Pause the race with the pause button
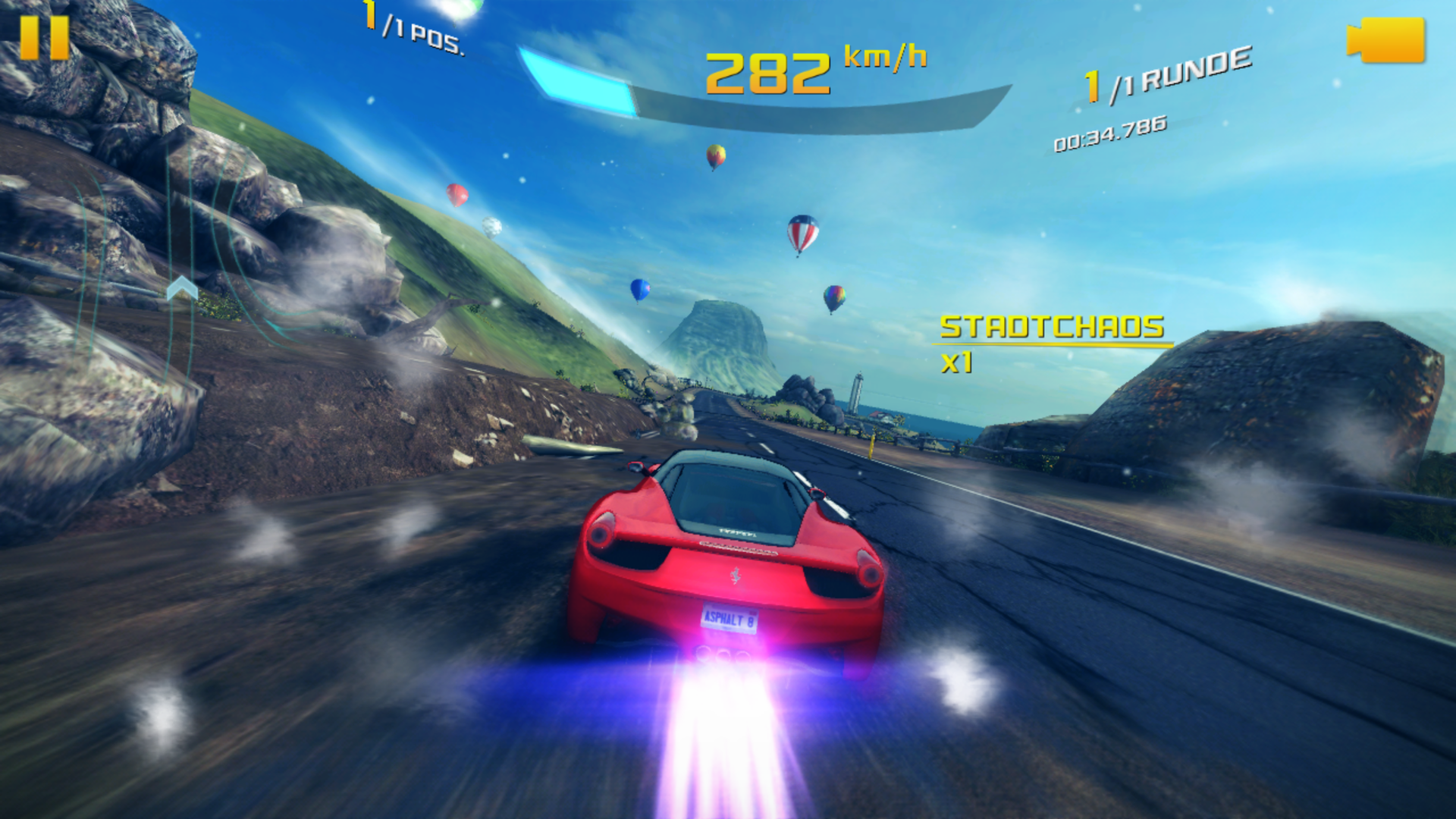 [44, 38]
